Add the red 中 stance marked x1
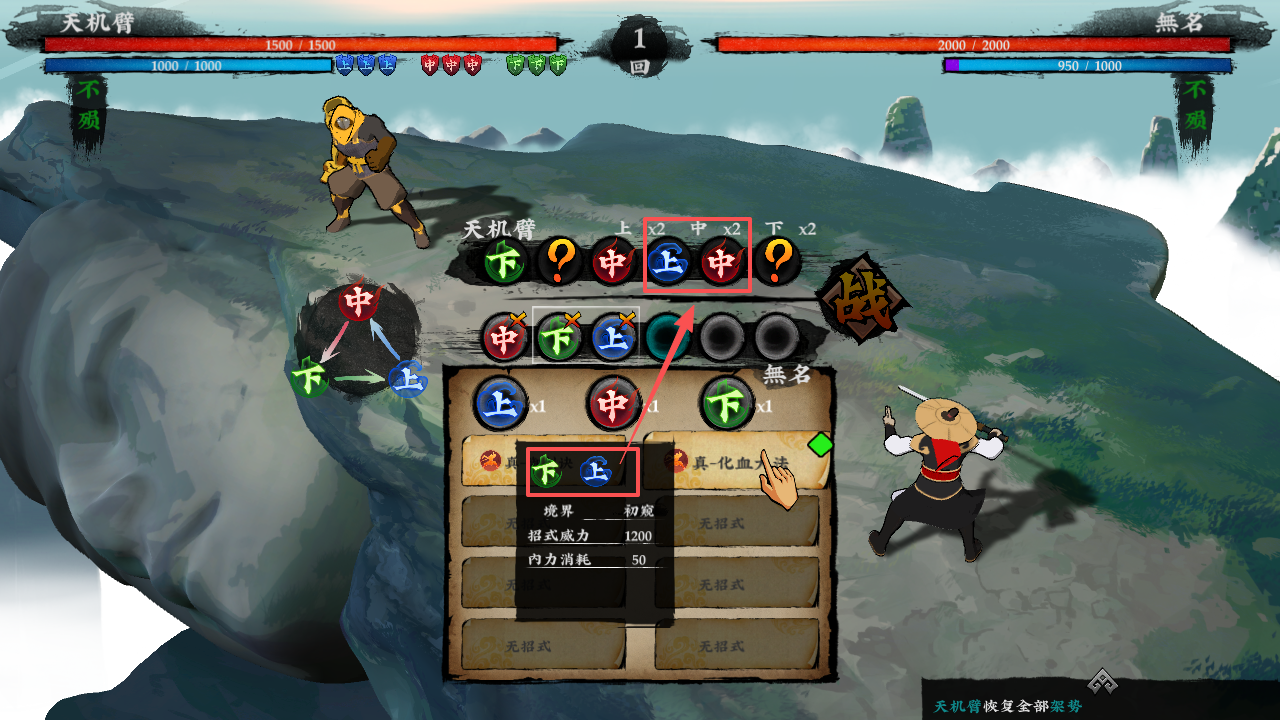Image resolution: width=1280 pixels, height=720 pixels. [x=613, y=402]
